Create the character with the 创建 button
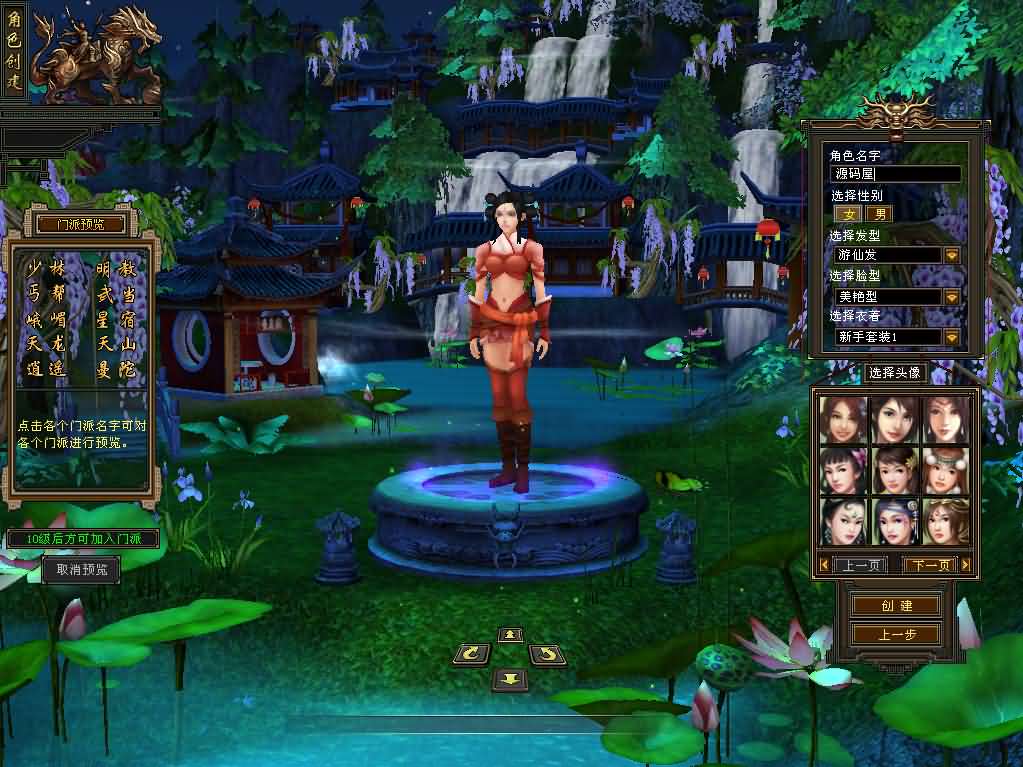1023x767 pixels. [x=896, y=606]
